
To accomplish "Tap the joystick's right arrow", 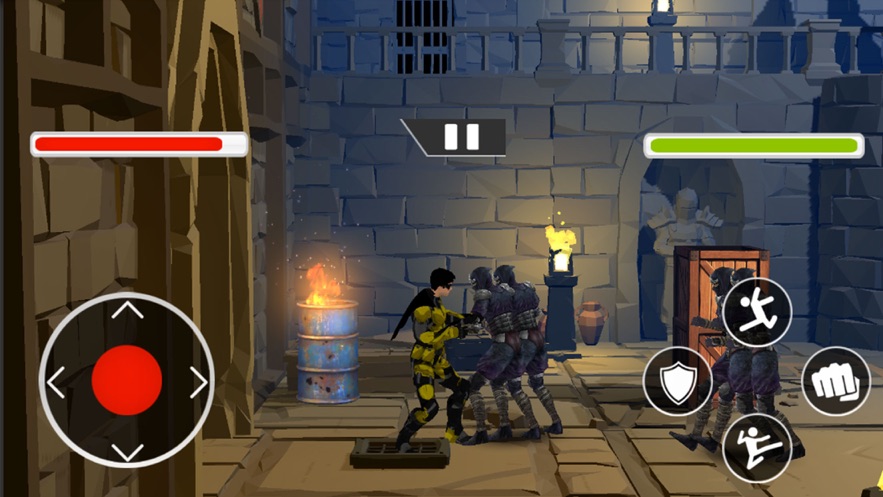I will coord(198,382).
